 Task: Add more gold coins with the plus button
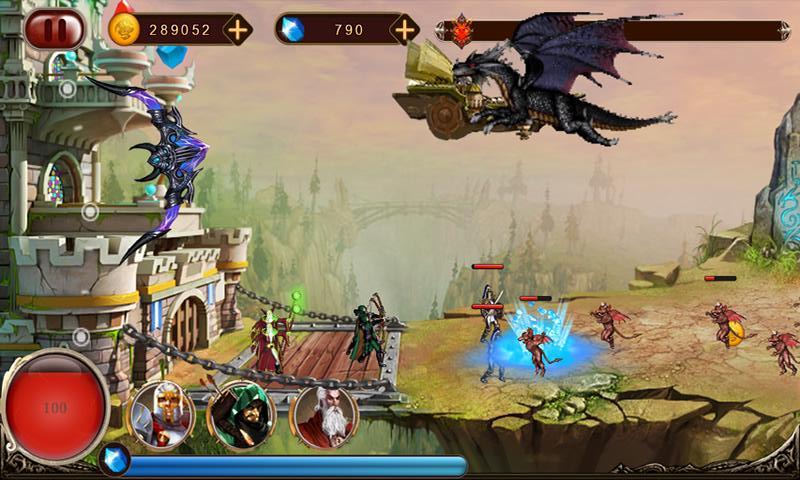point(237,29)
